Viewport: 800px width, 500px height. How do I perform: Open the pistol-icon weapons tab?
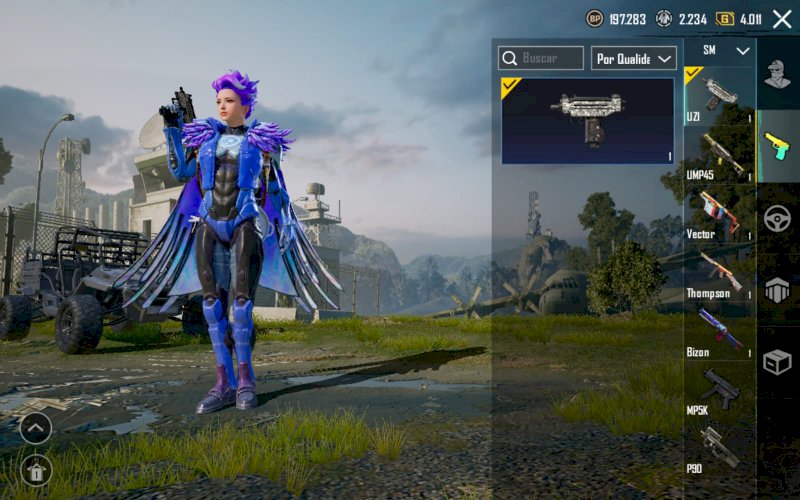point(777,146)
